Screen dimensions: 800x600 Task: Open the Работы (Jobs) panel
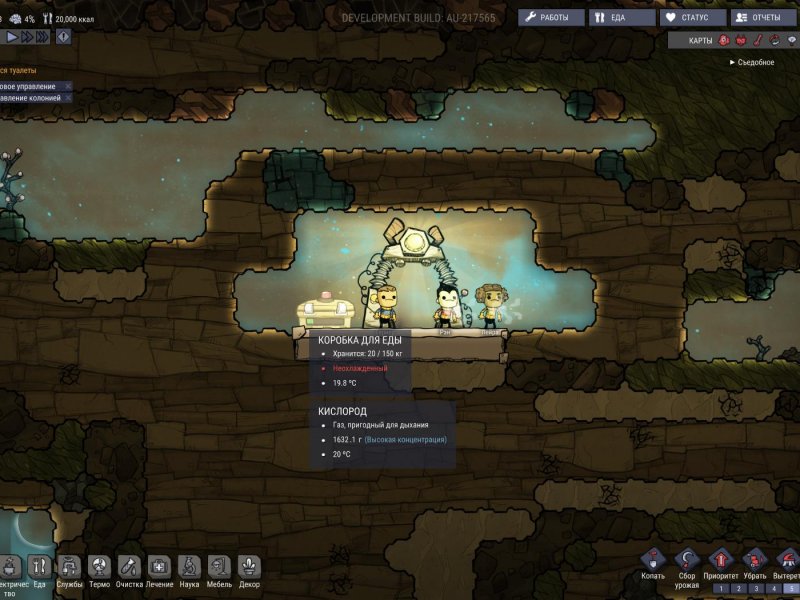coord(551,17)
